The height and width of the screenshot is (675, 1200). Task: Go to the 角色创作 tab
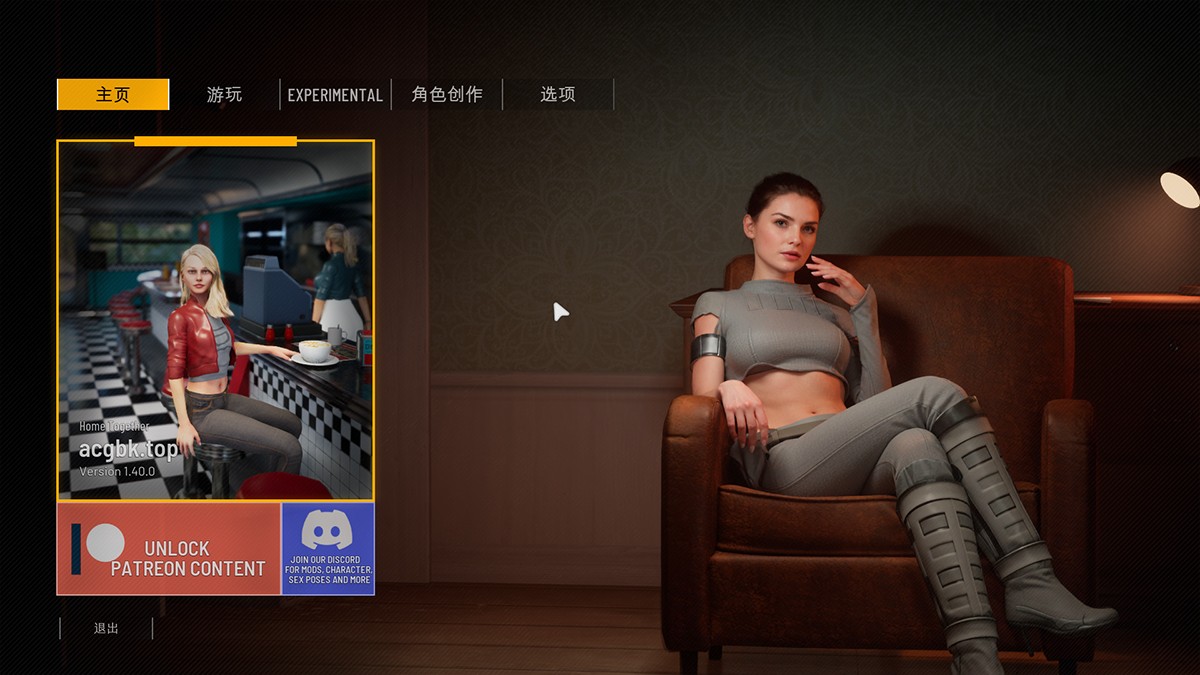pyautogui.click(x=447, y=95)
